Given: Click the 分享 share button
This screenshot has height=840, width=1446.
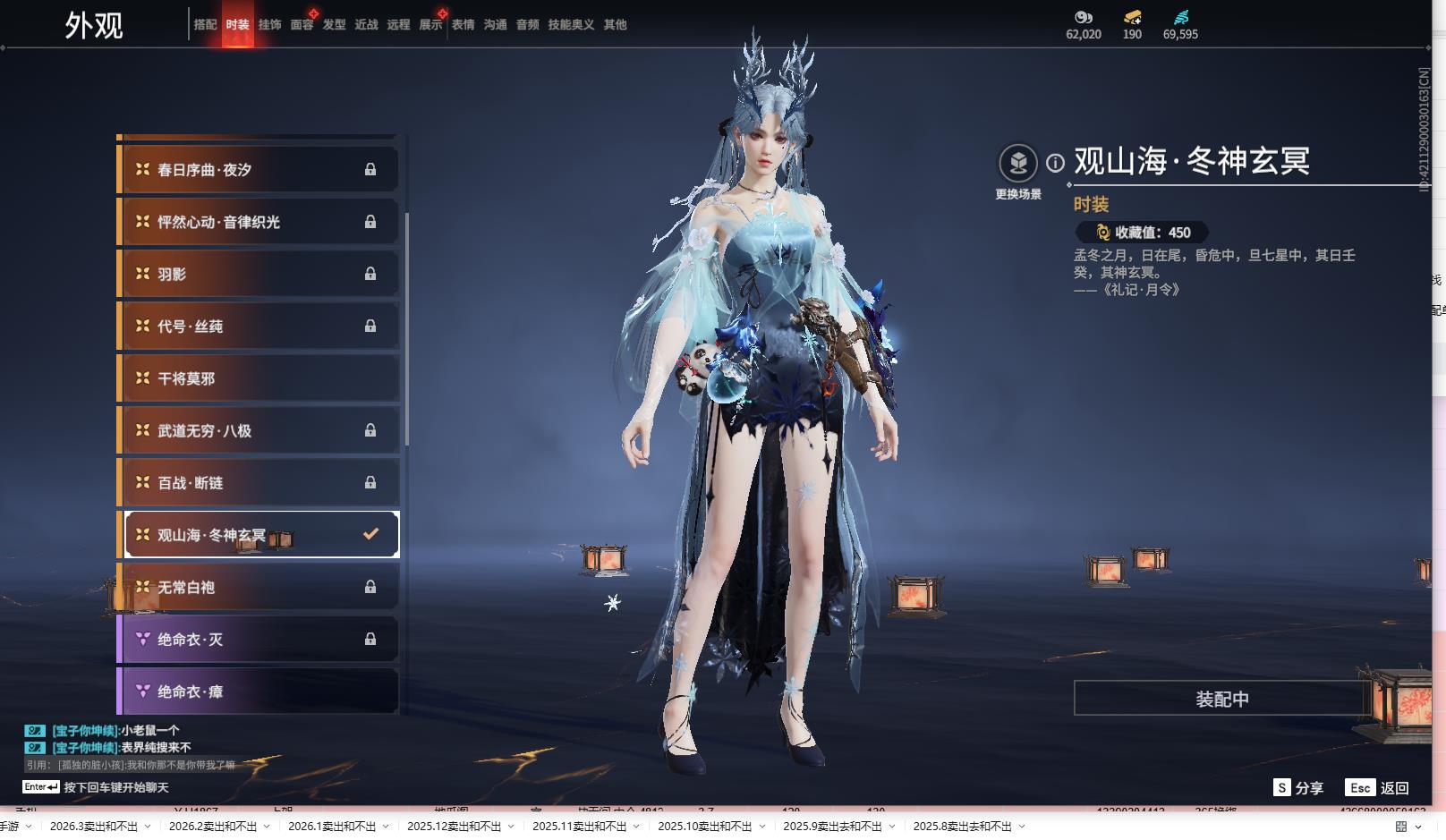Looking at the screenshot, I should [1298, 788].
